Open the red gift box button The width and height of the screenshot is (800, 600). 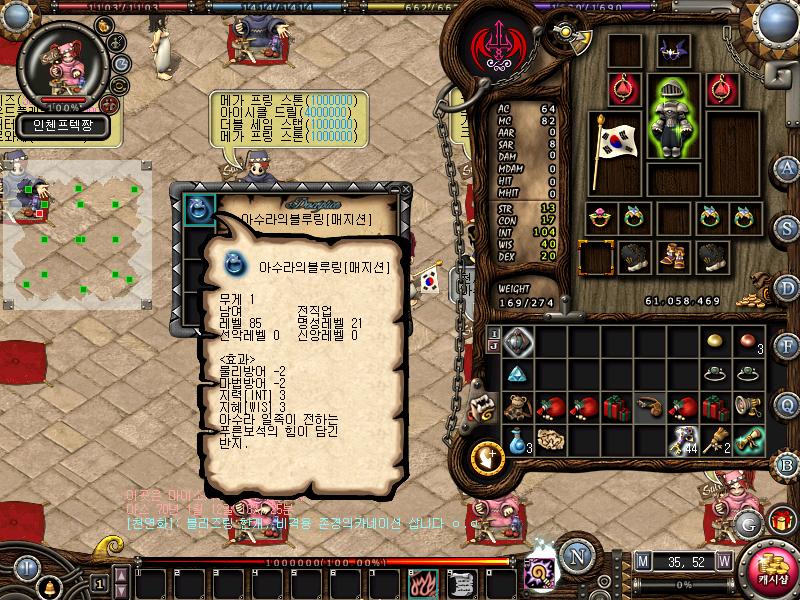coord(782,521)
